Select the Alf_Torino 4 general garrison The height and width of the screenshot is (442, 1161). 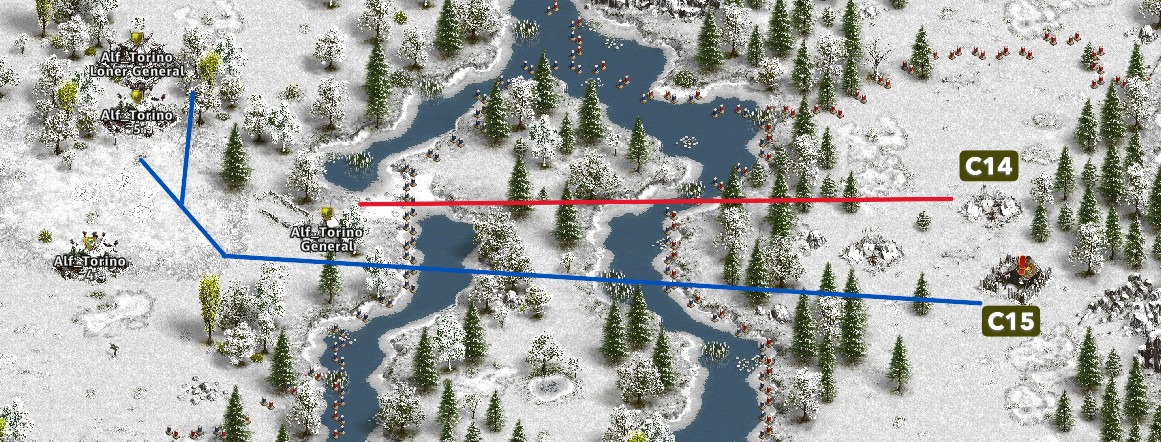[91, 242]
